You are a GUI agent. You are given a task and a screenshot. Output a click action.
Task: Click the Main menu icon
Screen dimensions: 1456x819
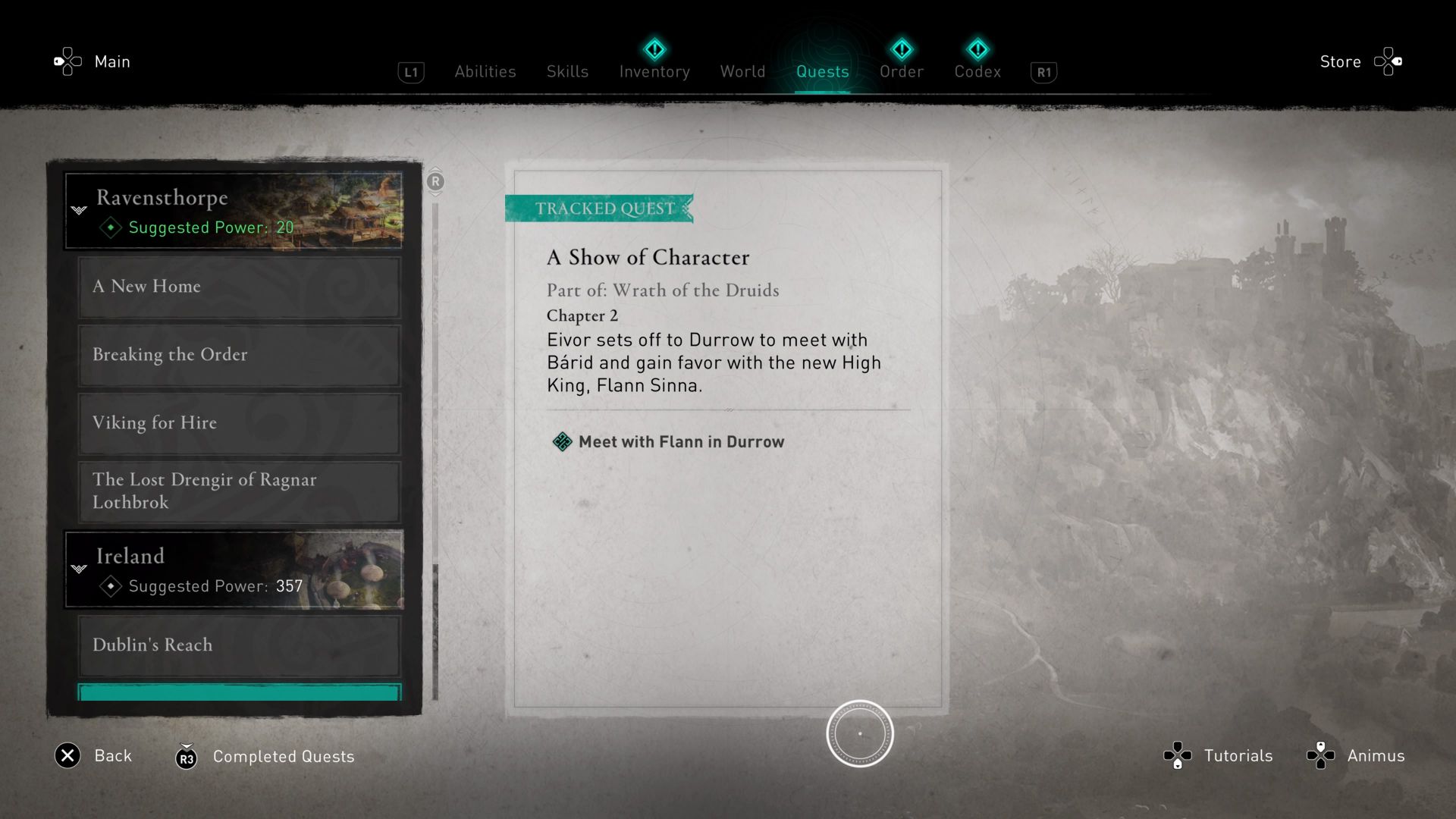tap(67, 61)
